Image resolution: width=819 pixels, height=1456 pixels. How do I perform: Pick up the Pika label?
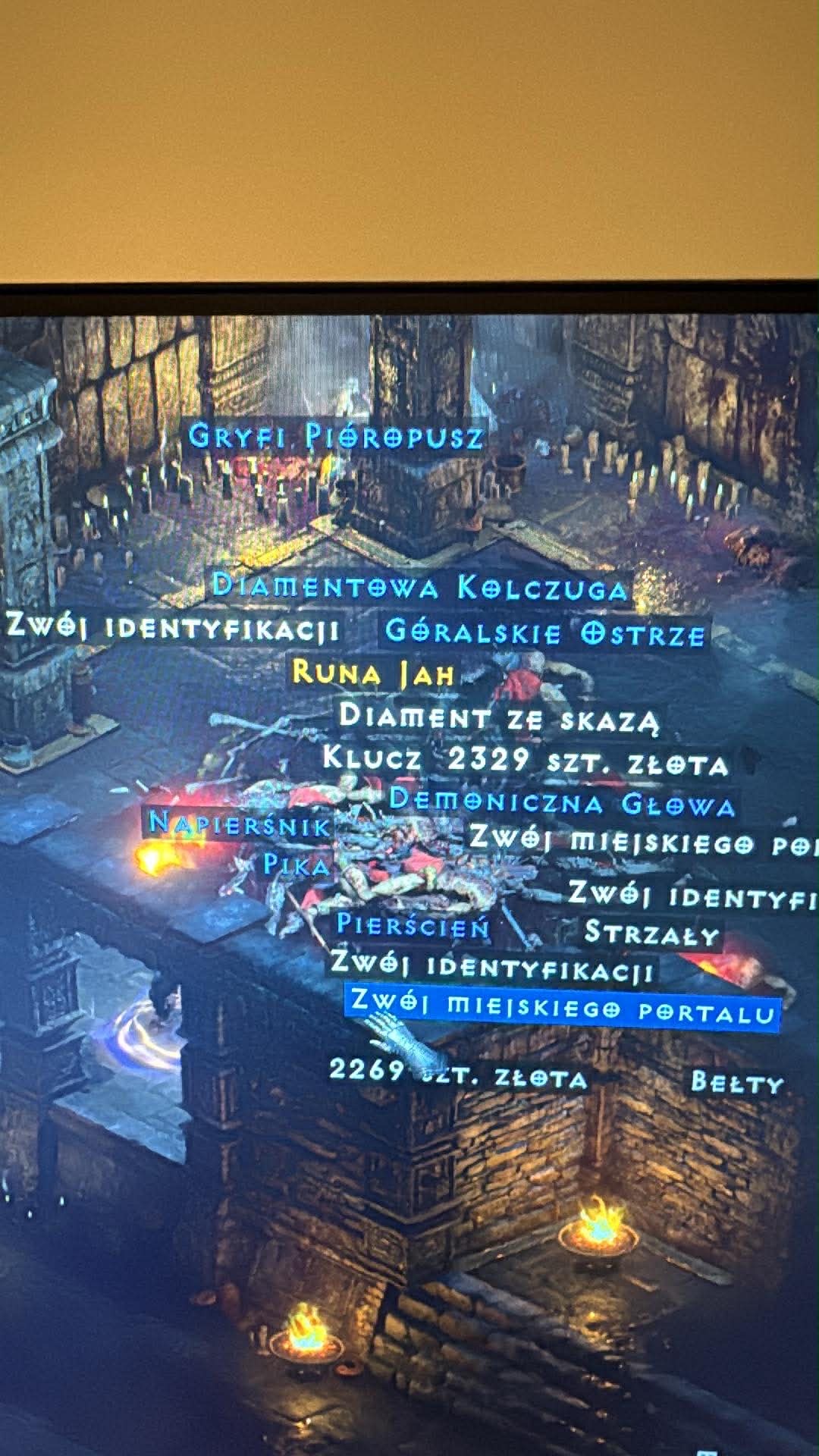[297, 865]
